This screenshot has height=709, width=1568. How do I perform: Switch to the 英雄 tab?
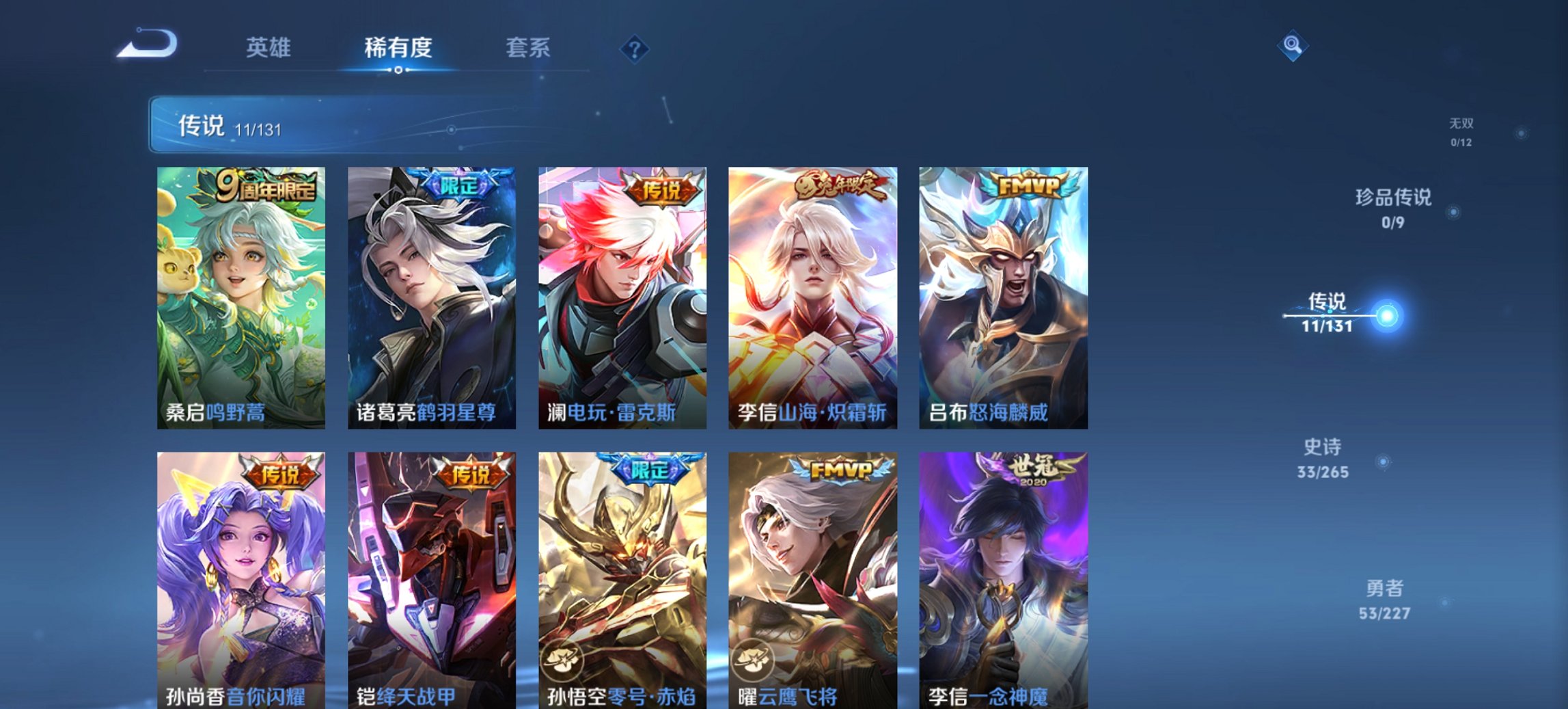coord(270,48)
